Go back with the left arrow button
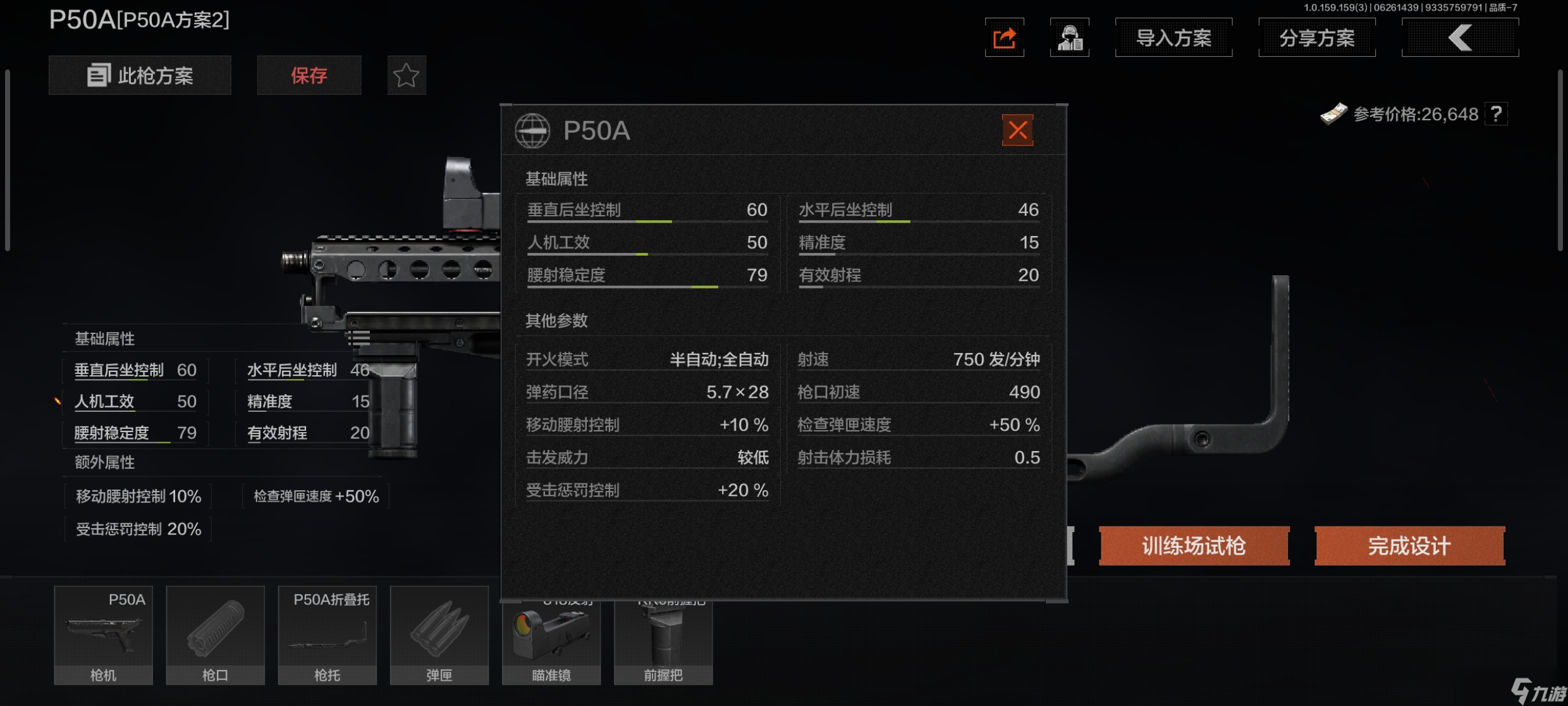This screenshot has width=1568, height=706. (x=1459, y=38)
